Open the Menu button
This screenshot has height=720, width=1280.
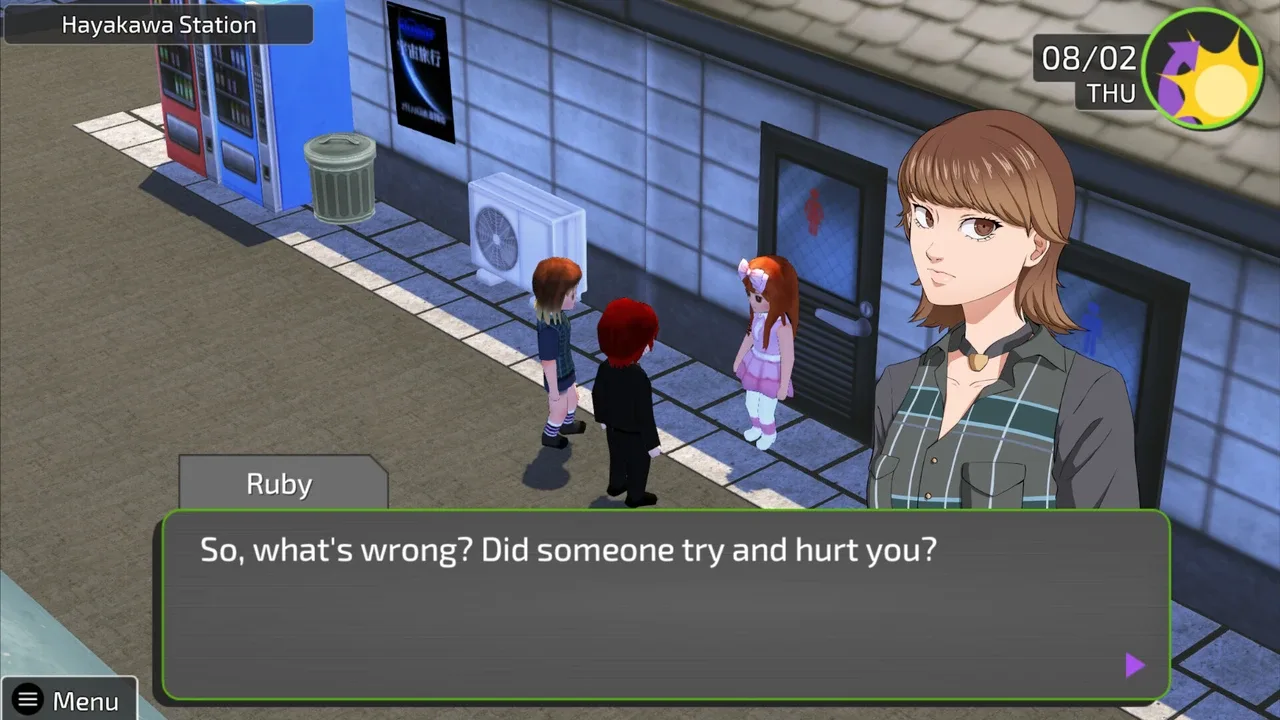tap(68, 700)
